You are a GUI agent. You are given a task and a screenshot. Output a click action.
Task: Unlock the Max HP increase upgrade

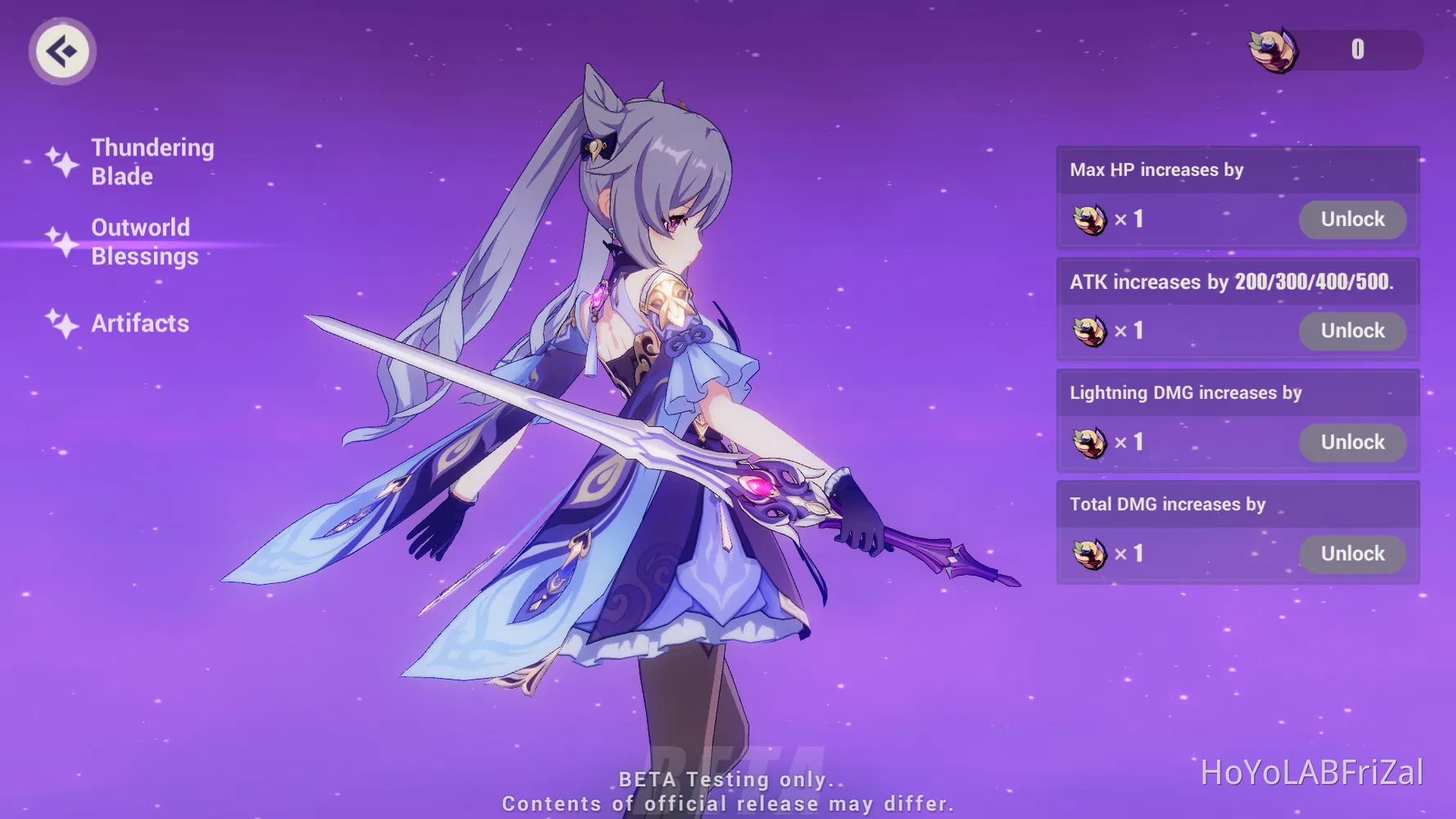point(1352,219)
